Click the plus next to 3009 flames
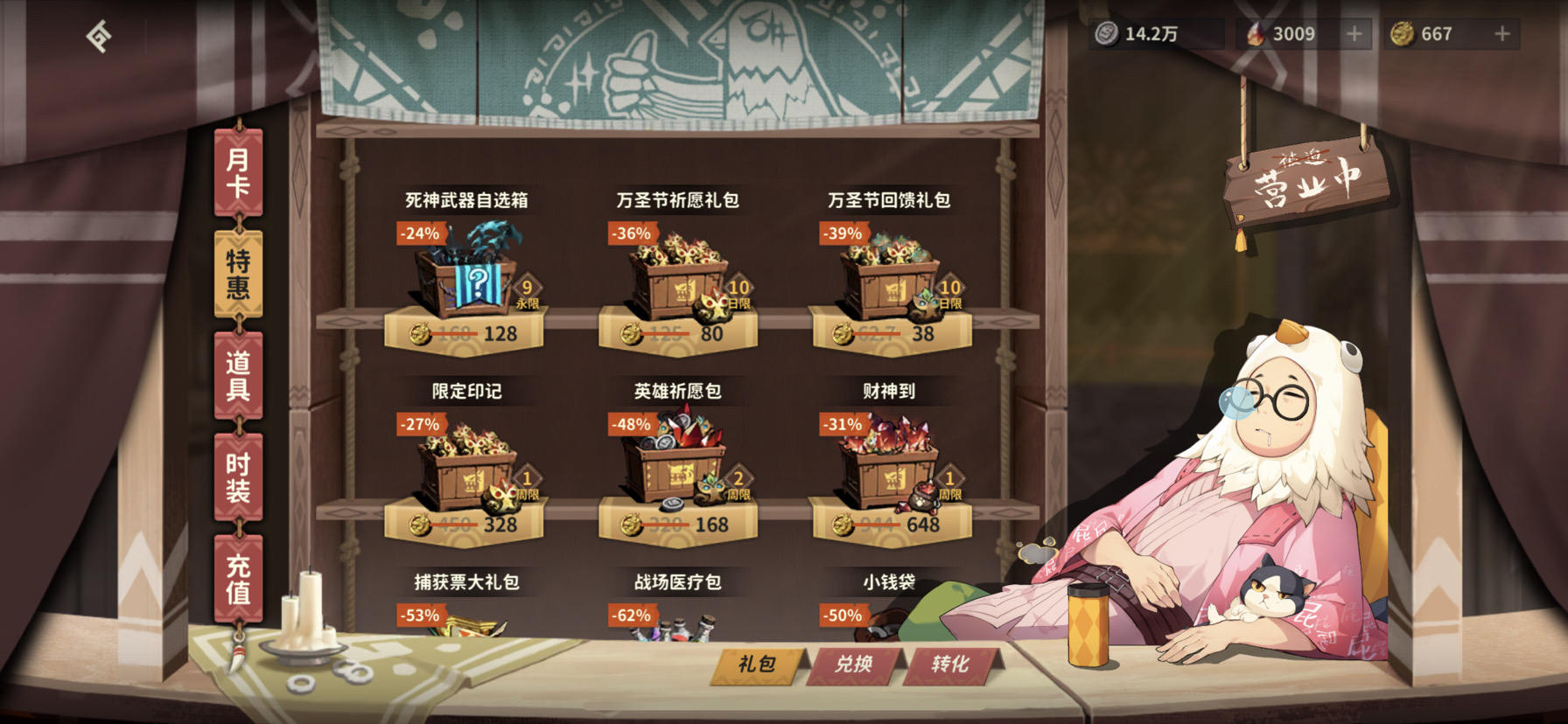The image size is (1568, 724). click(1355, 34)
